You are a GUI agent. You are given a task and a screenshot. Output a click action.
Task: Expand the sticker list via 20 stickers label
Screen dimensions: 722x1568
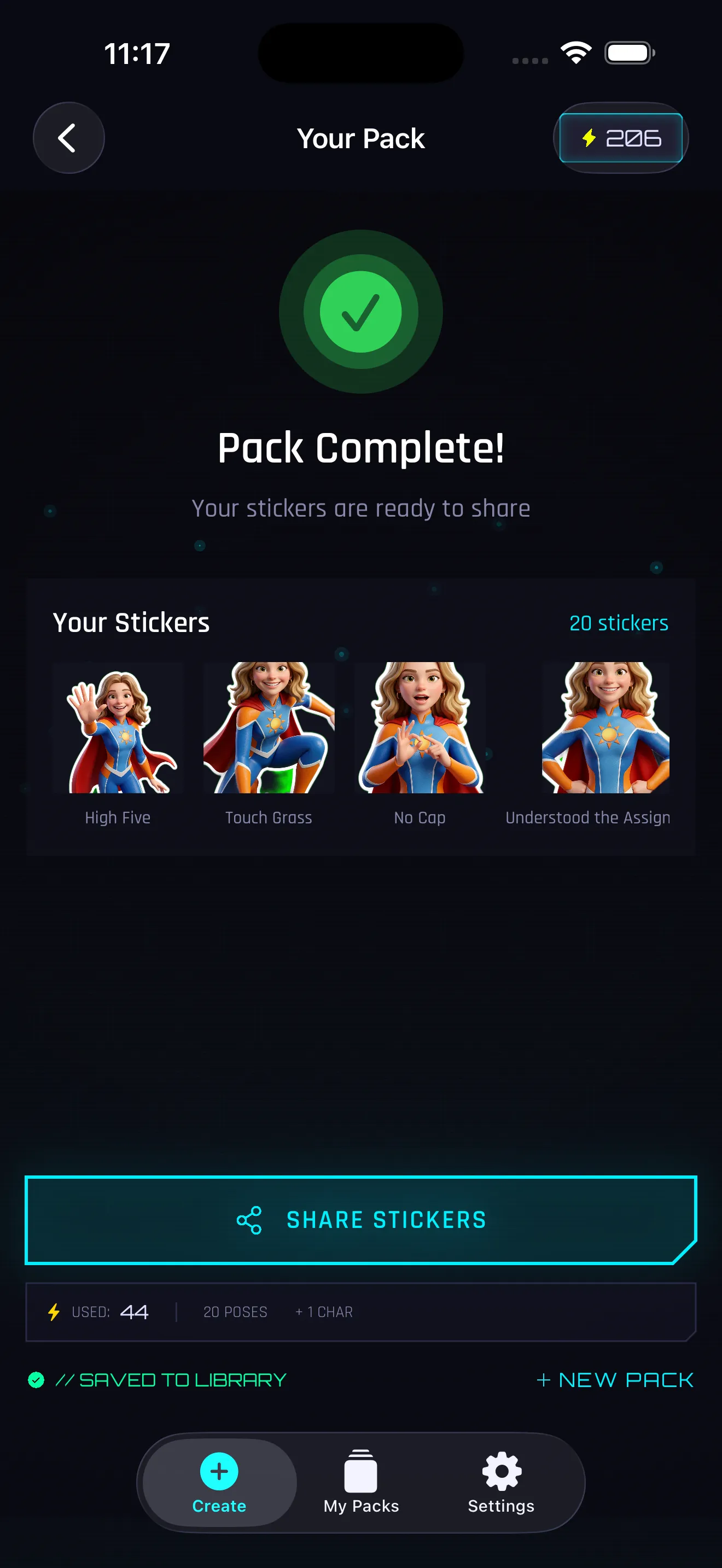[x=619, y=623]
